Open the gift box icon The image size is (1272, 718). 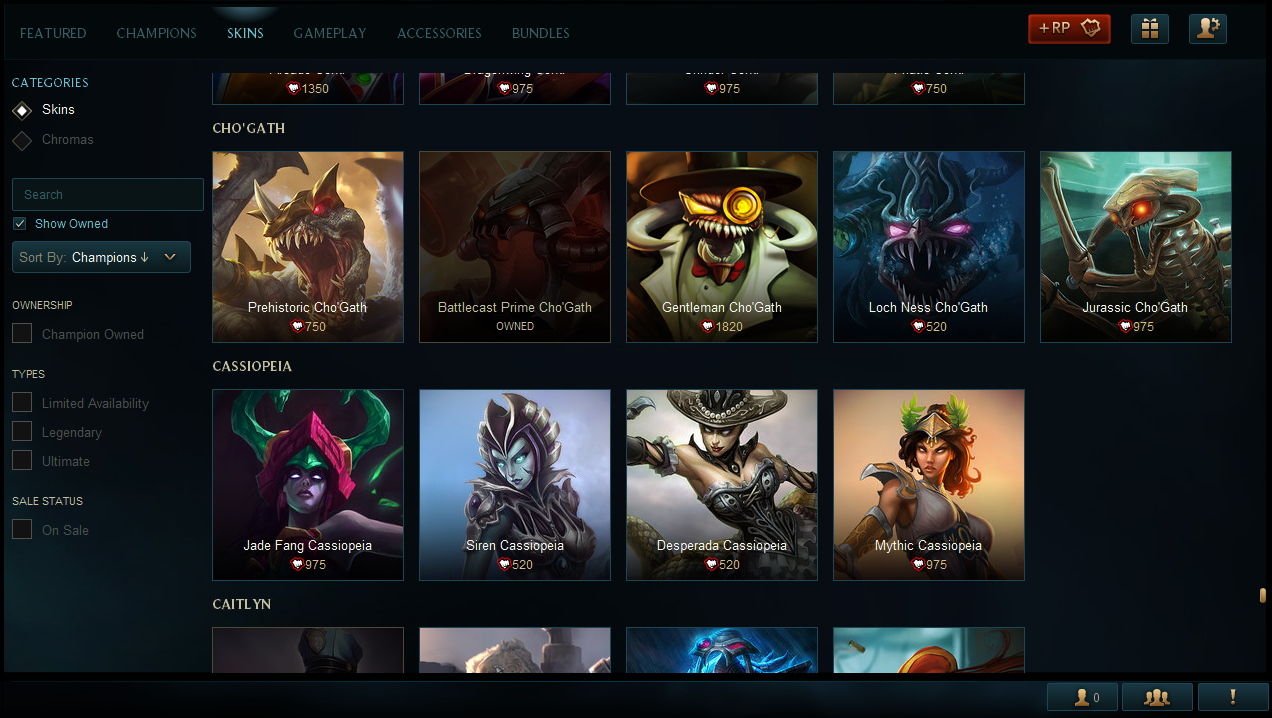1150,29
